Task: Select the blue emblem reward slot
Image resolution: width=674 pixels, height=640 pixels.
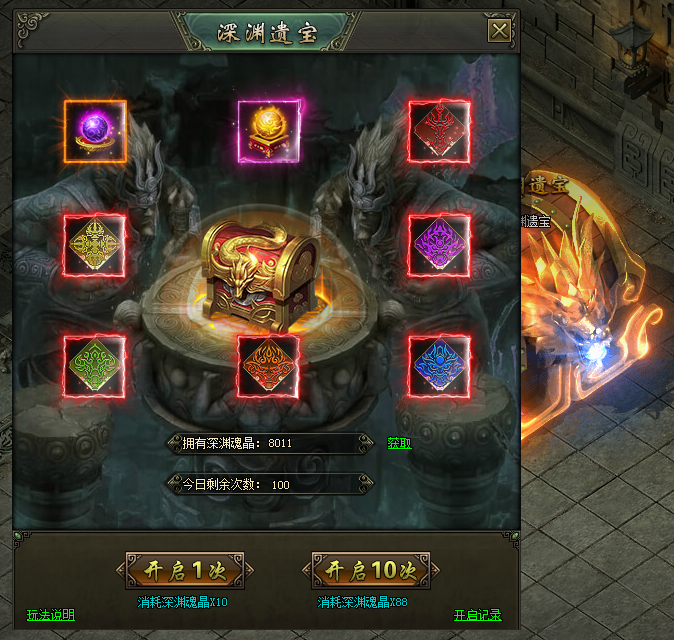Action: [440, 365]
